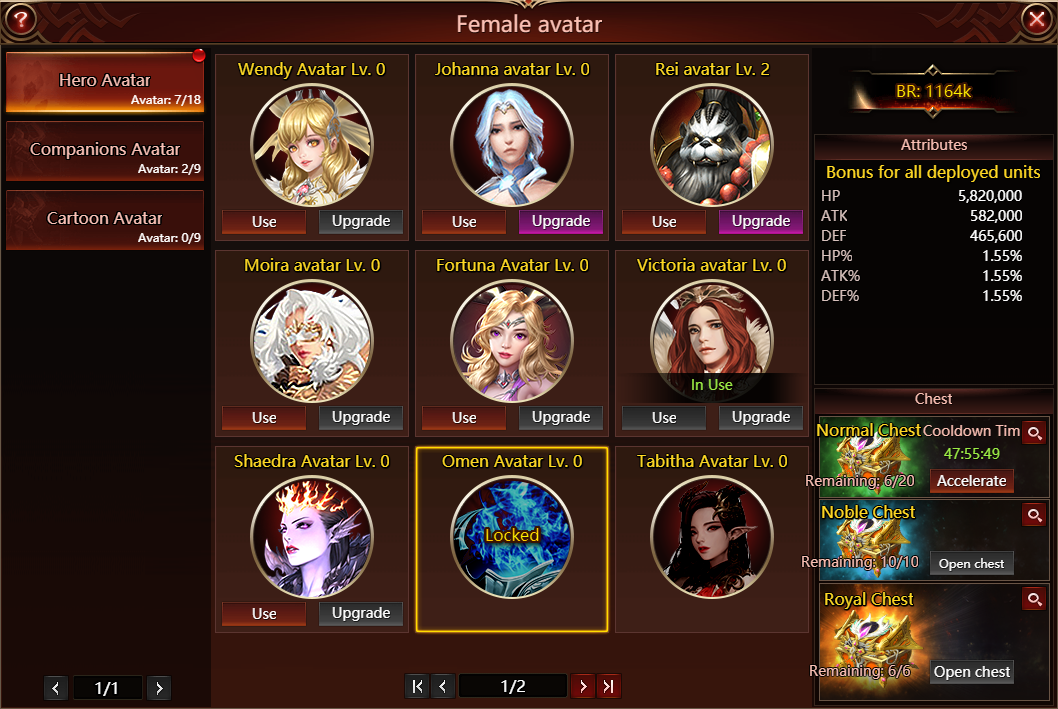Go to next avatar page
The image size is (1058, 709).
point(582,686)
